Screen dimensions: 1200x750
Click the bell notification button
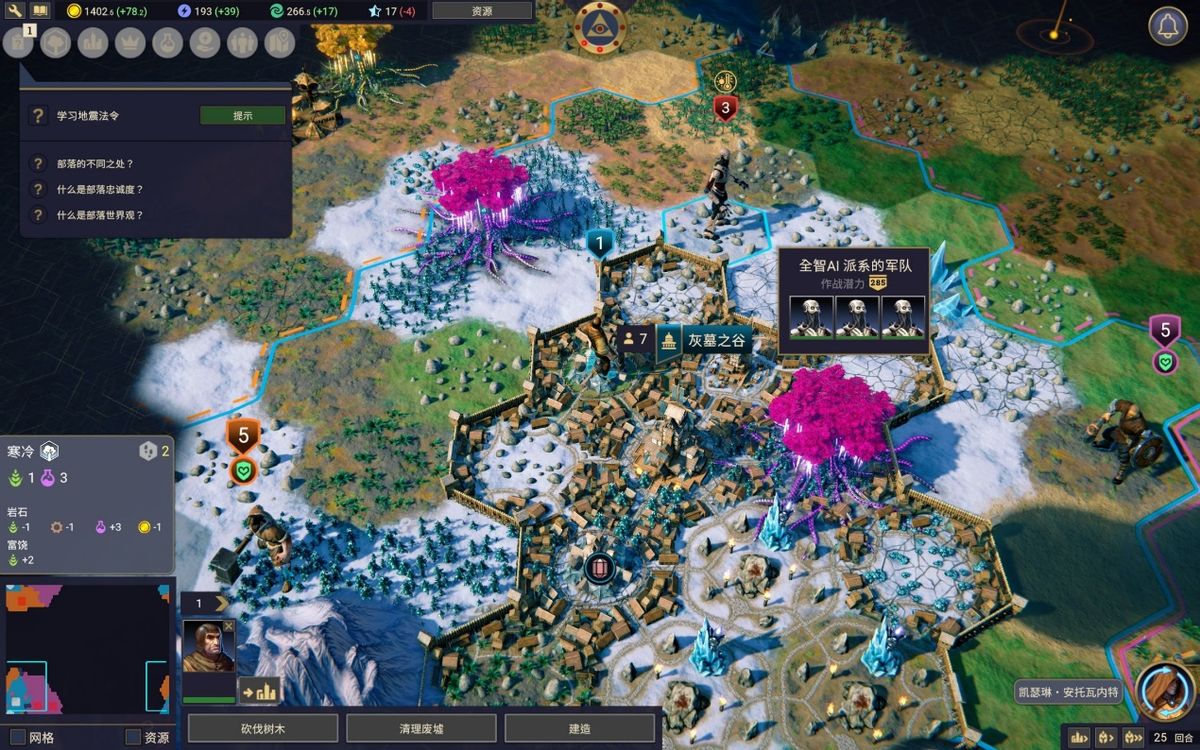click(x=1167, y=26)
